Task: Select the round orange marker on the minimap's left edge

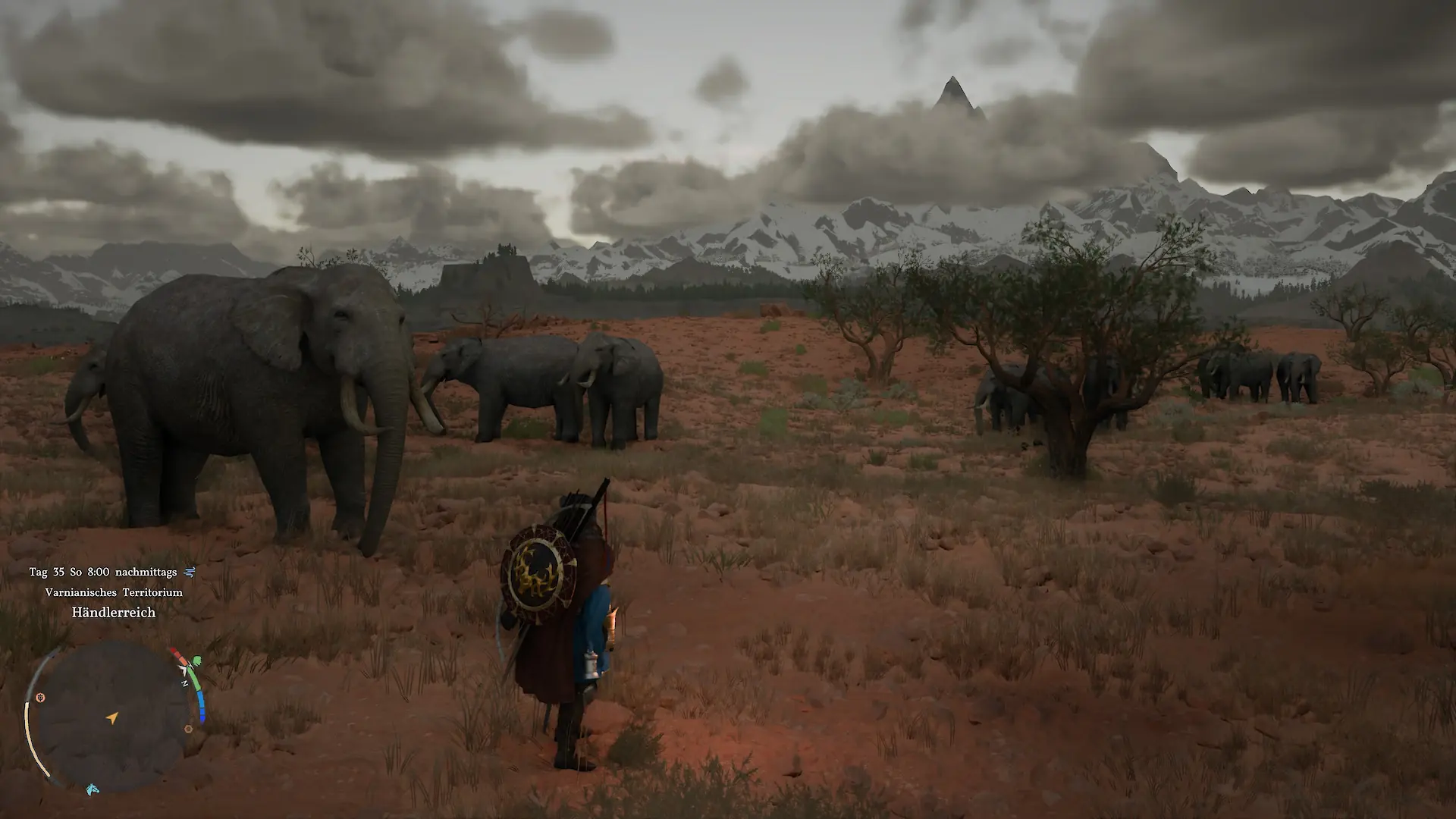Action: tap(41, 698)
